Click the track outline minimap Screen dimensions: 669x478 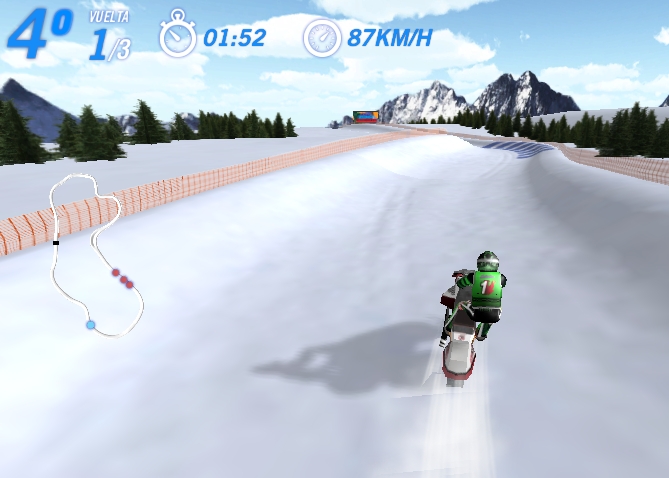pyautogui.click(x=96, y=254)
